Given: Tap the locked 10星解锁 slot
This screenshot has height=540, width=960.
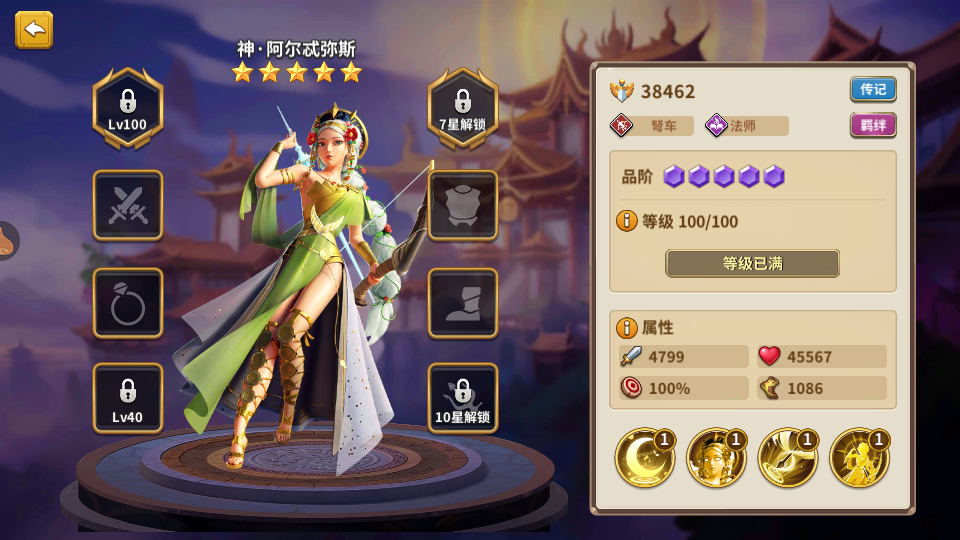Looking at the screenshot, I should pyautogui.click(x=463, y=398).
